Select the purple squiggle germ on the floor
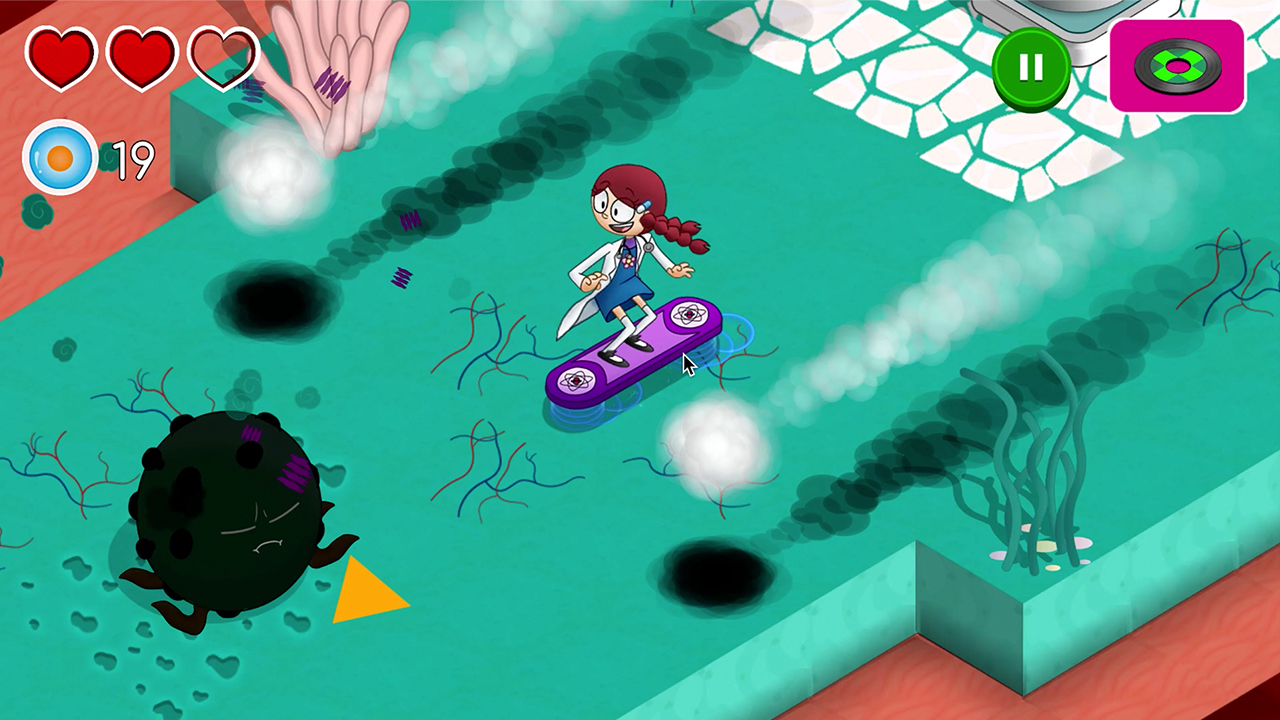The height and width of the screenshot is (720, 1280). [404, 279]
